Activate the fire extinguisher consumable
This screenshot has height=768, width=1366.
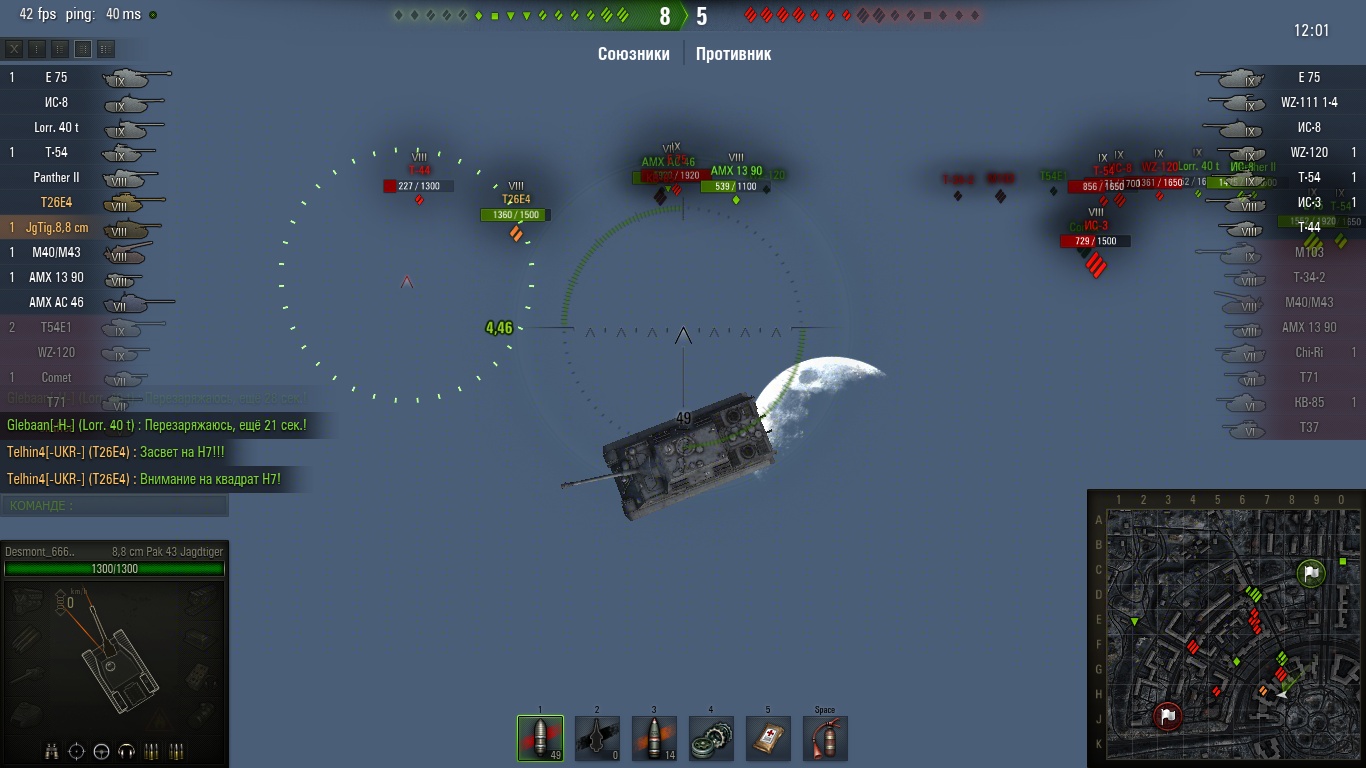click(x=825, y=738)
